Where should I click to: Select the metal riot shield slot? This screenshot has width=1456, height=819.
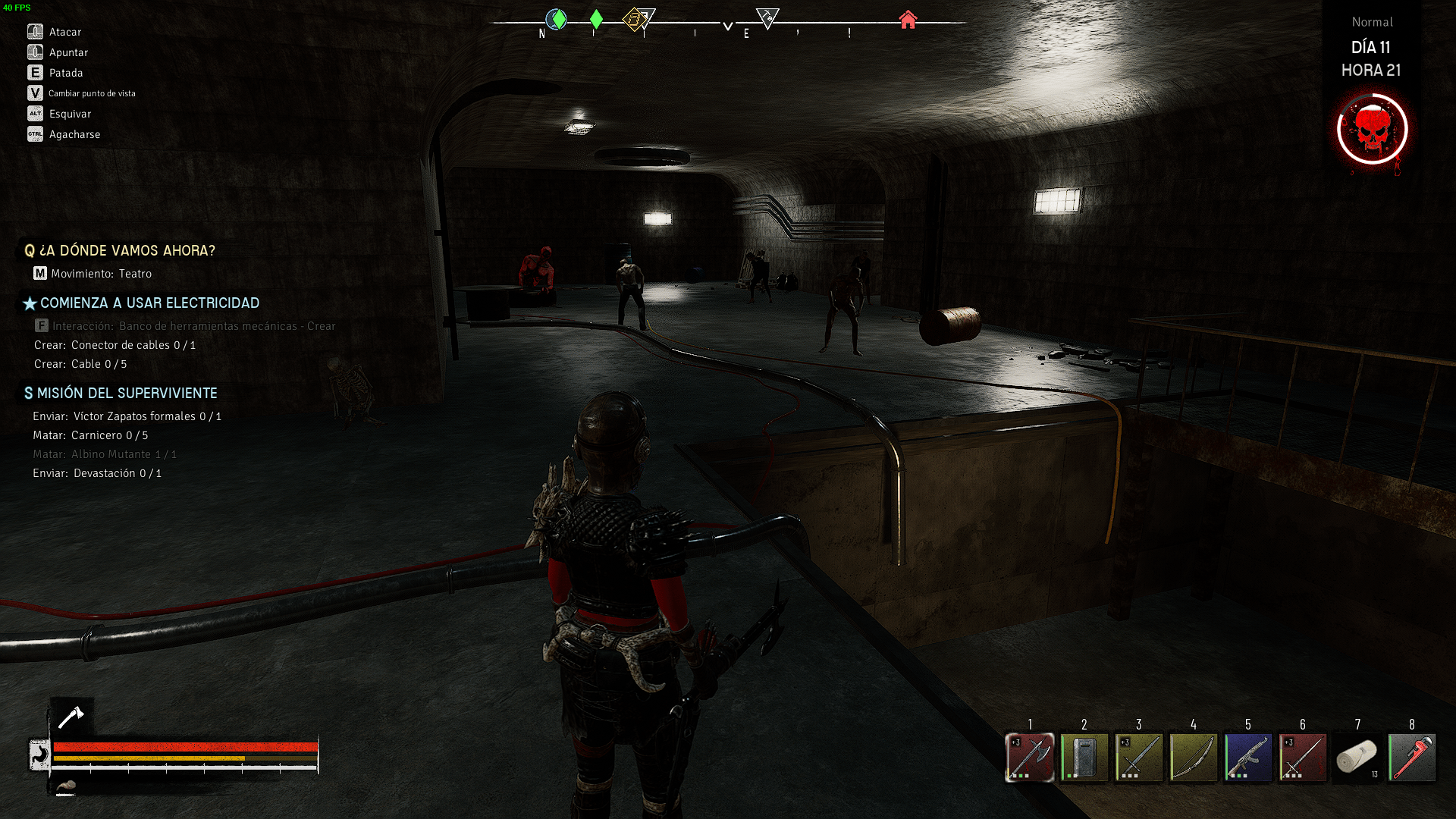pos(1084,757)
